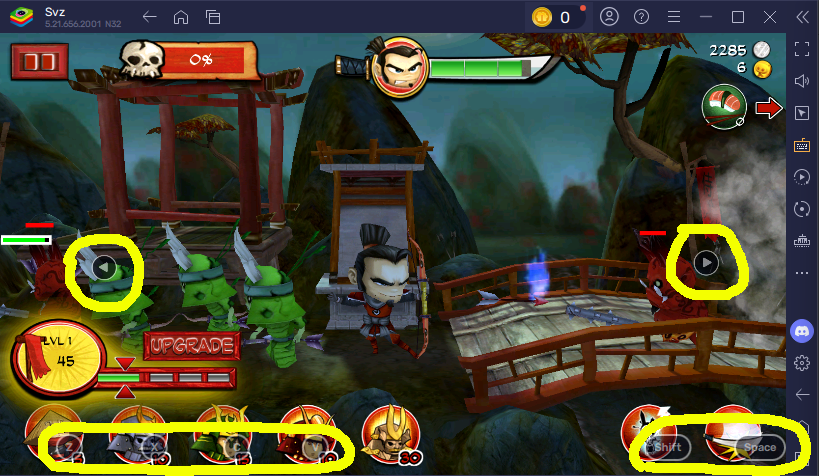Summon the green-armored samurai unit
Image resolution: width=819 pixels, height=476 pixels.
[220, 433]
